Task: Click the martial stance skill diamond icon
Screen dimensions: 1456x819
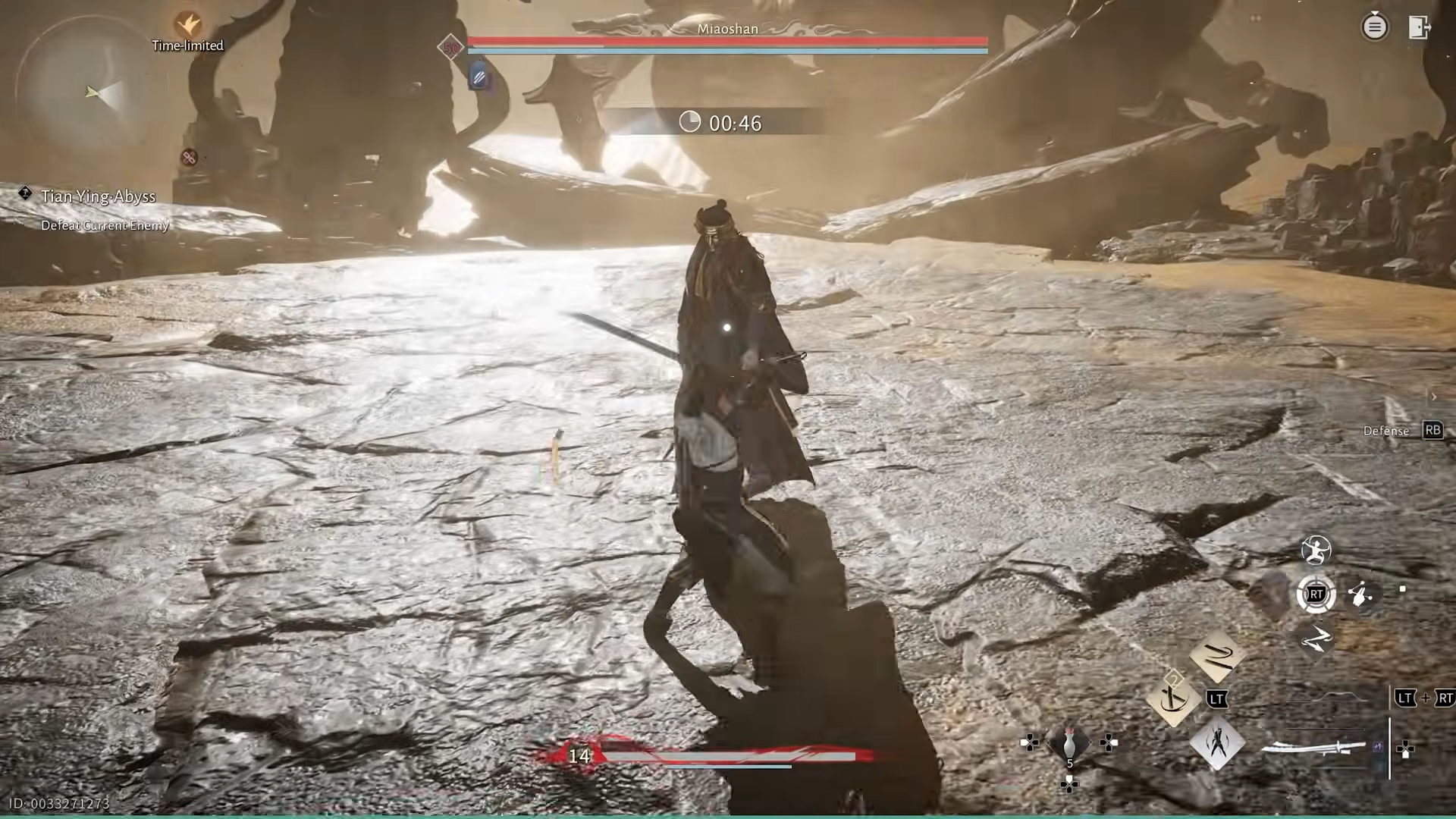Action: tap(1217, 744)
